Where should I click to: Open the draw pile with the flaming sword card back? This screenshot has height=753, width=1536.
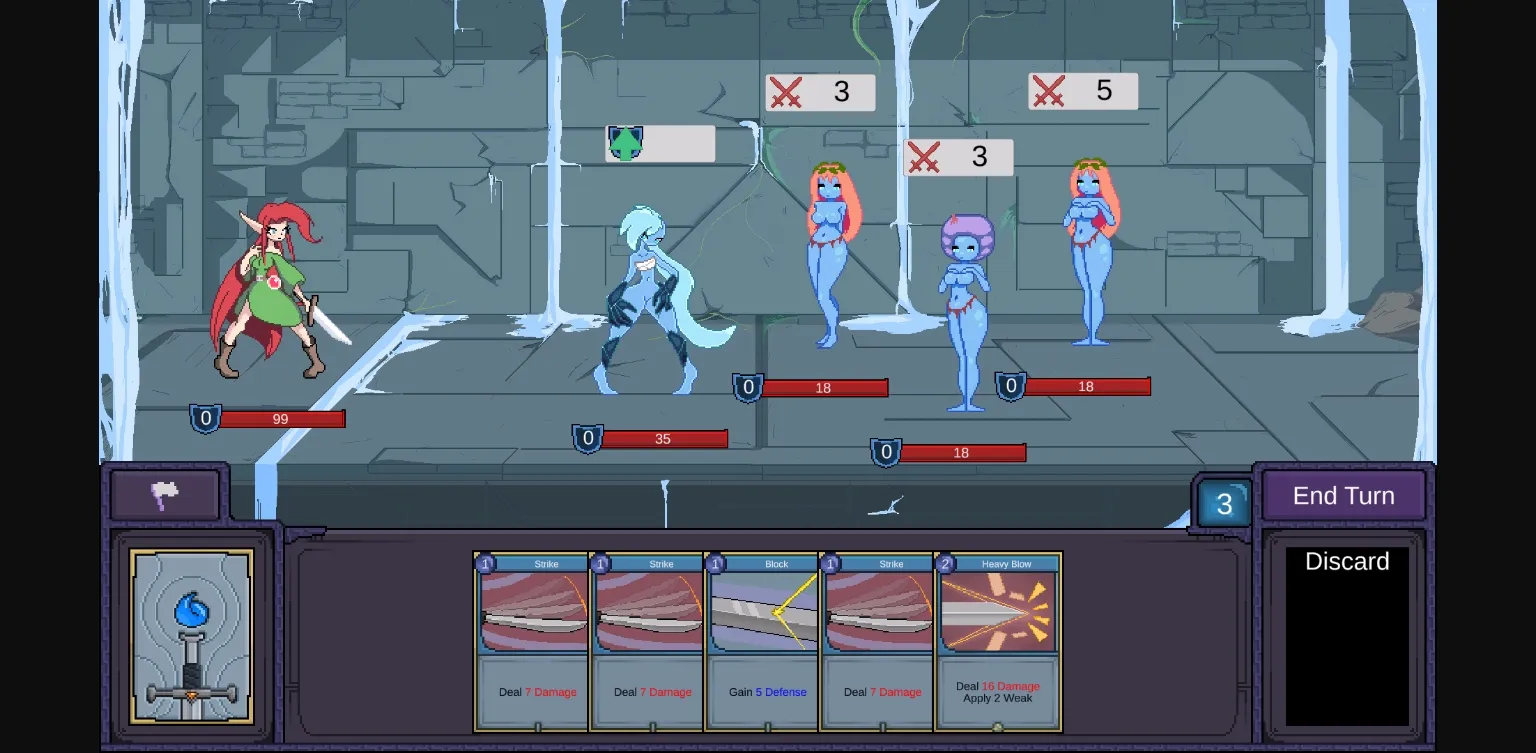click(191, 637)
